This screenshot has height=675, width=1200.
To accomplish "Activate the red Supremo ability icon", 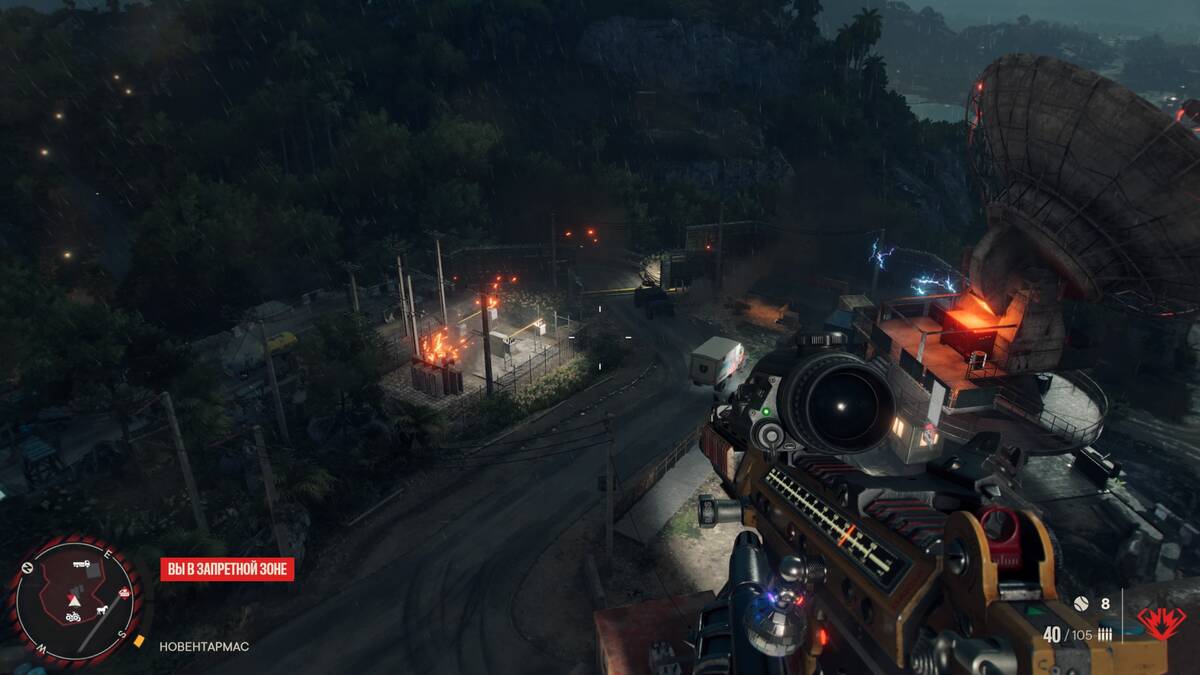I will (x=1161, y=622).
